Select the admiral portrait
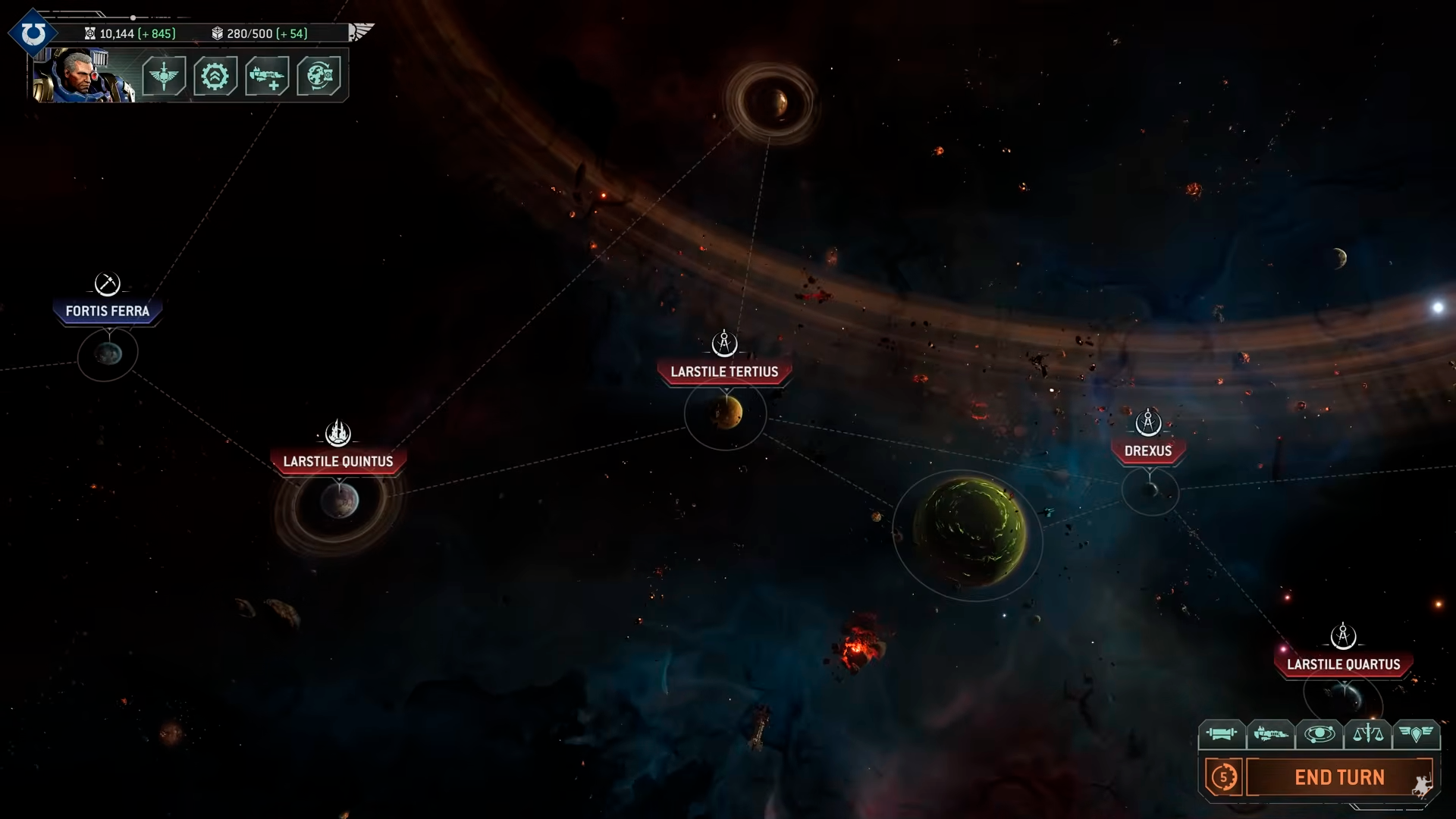Screen dimensions: 1456x819 (83, 76)
